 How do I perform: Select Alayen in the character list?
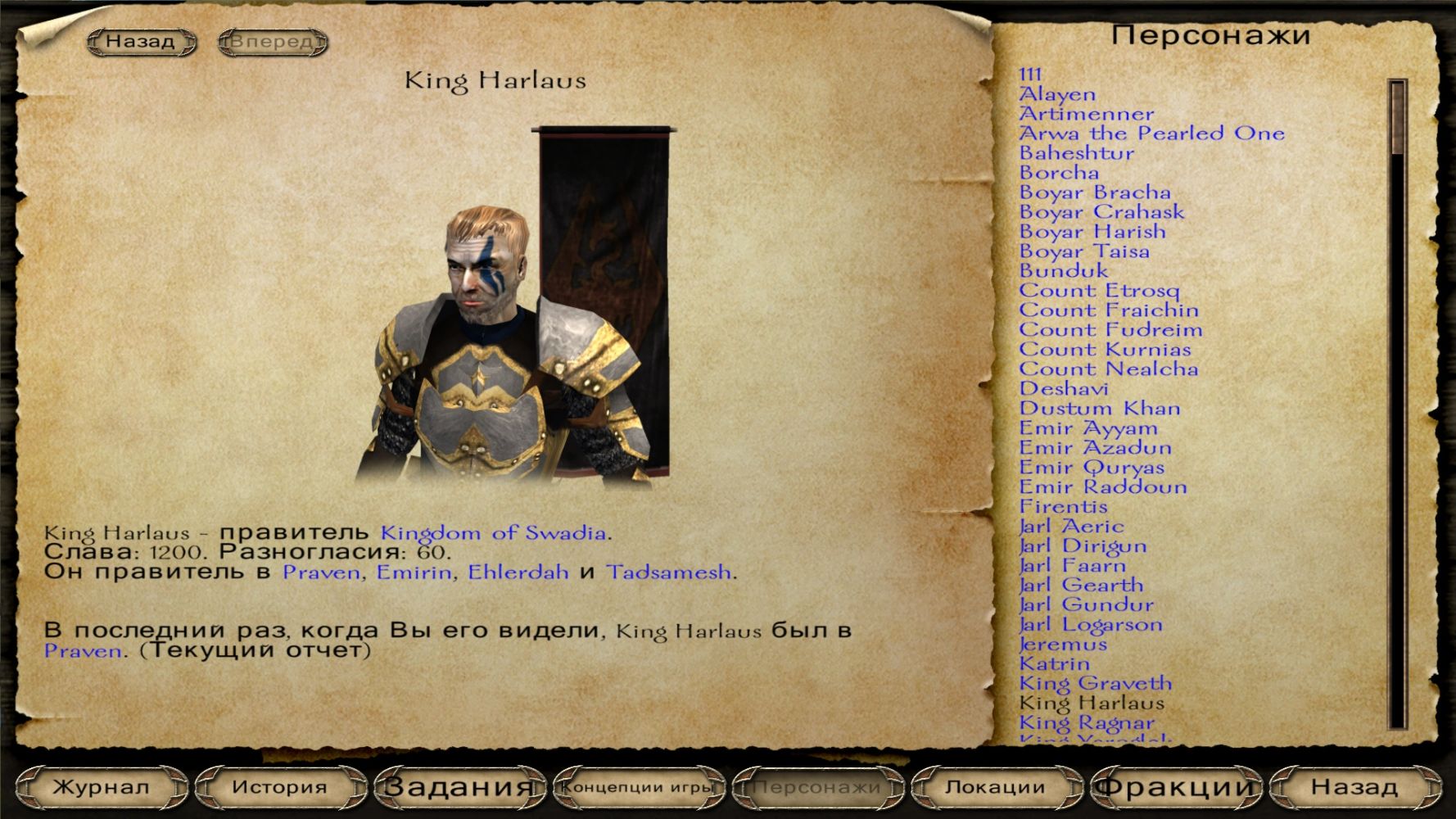[x=1057, y=94]
